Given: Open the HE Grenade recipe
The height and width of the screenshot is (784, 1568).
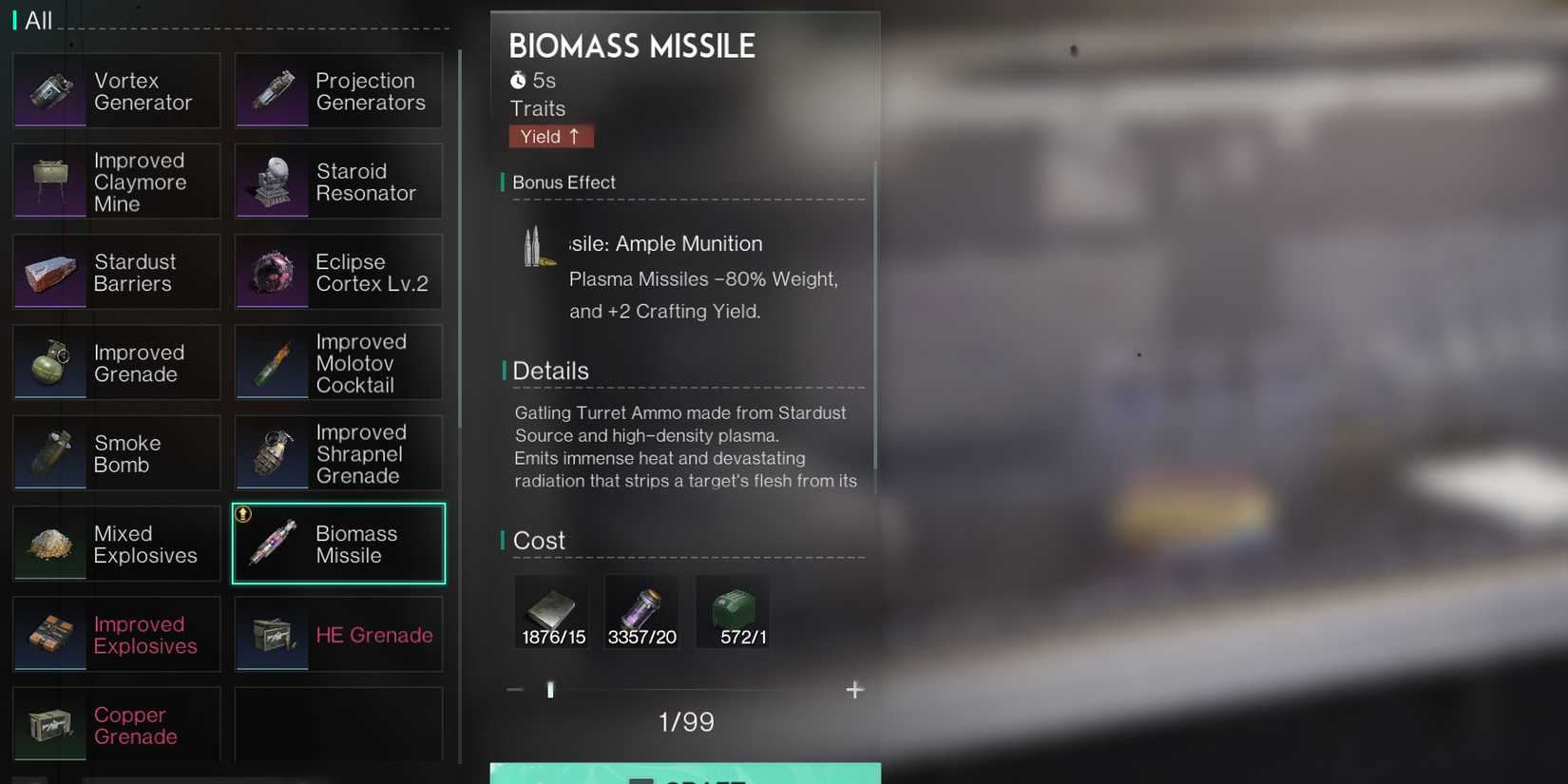Looking at the screenshot, I should [338, 635].
